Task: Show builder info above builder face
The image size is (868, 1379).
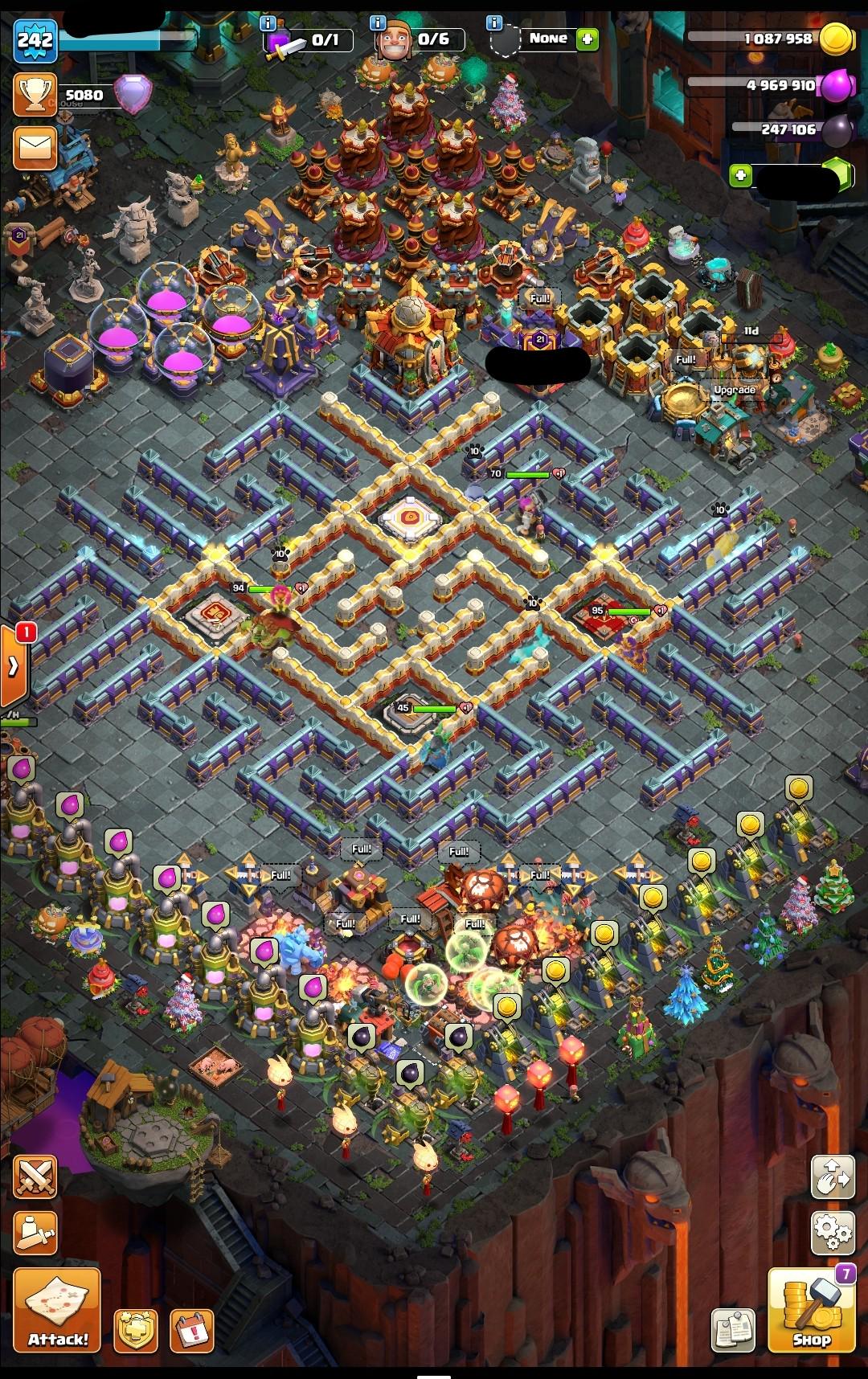Action: [379, 23]
